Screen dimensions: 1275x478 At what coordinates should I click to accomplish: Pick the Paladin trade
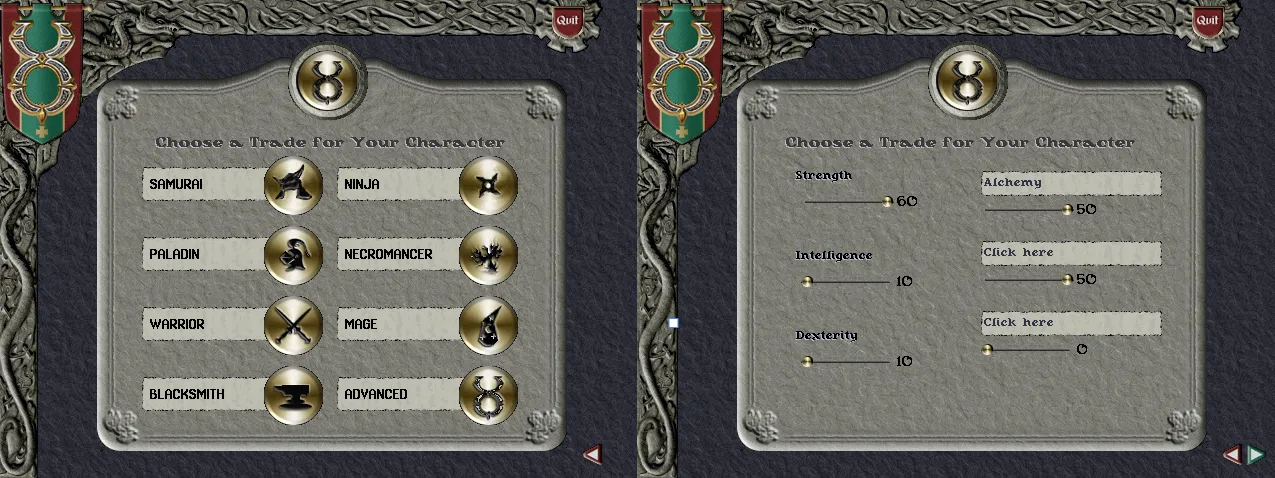point(293,255)
